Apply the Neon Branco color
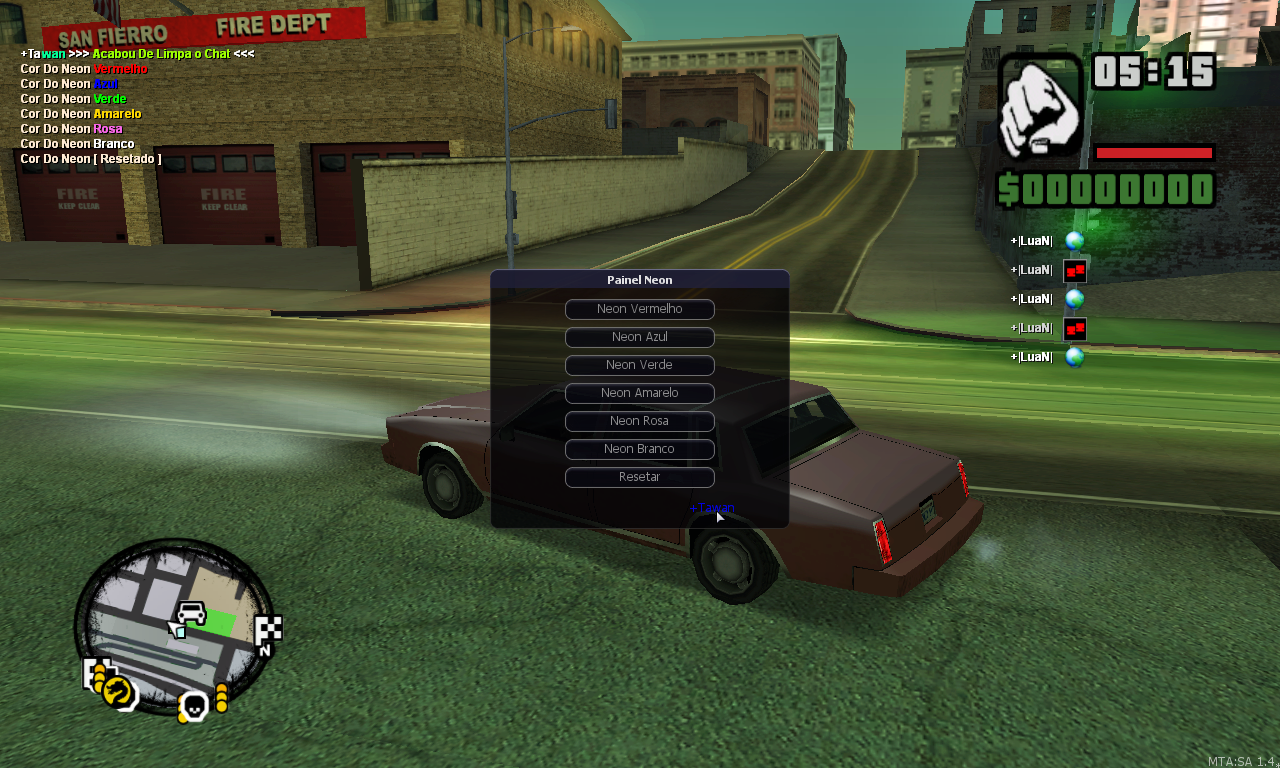This screenshot has height=768, width=1280. [639, 449]
